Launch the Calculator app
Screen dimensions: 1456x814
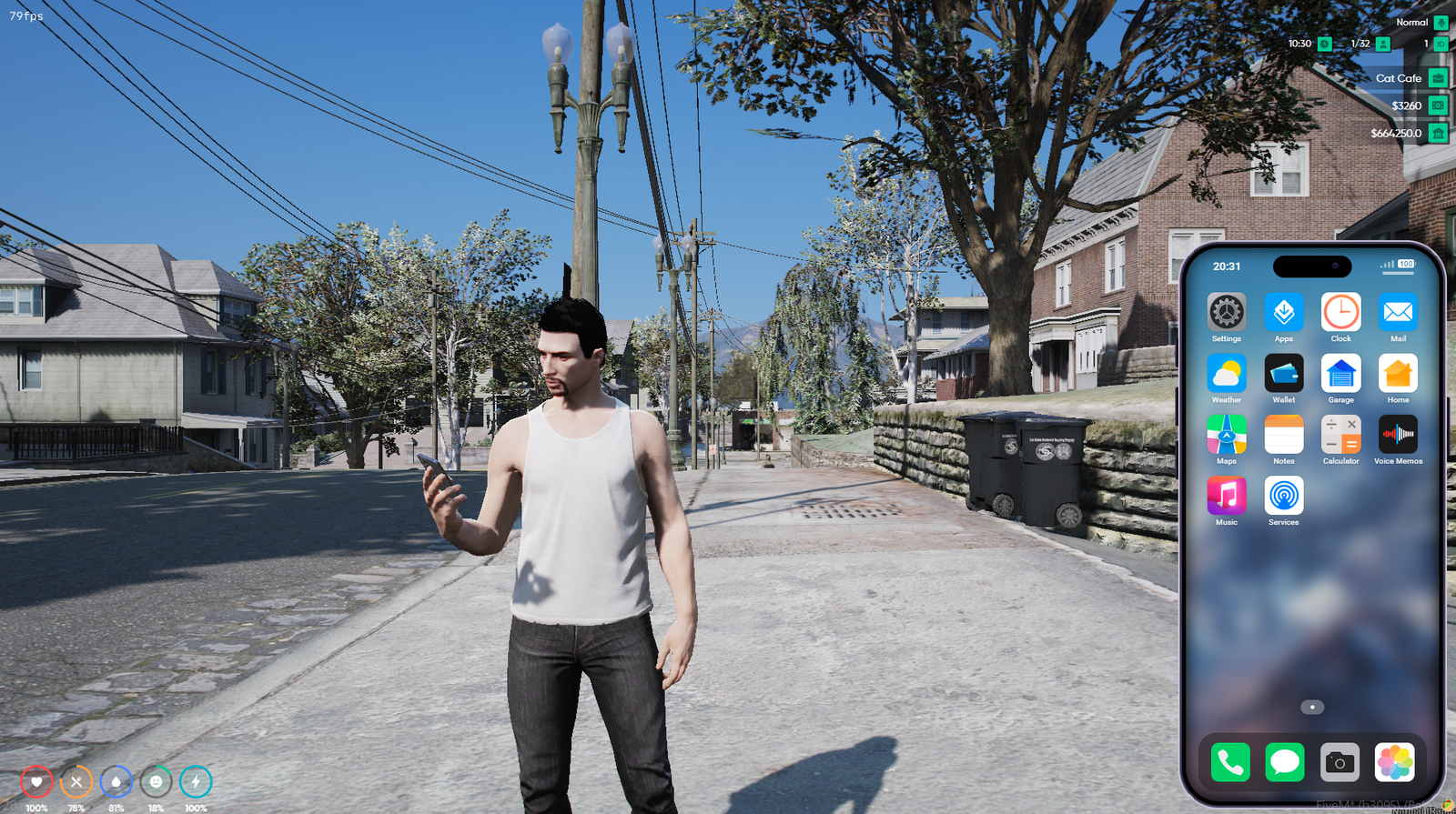coord(1340,435)
